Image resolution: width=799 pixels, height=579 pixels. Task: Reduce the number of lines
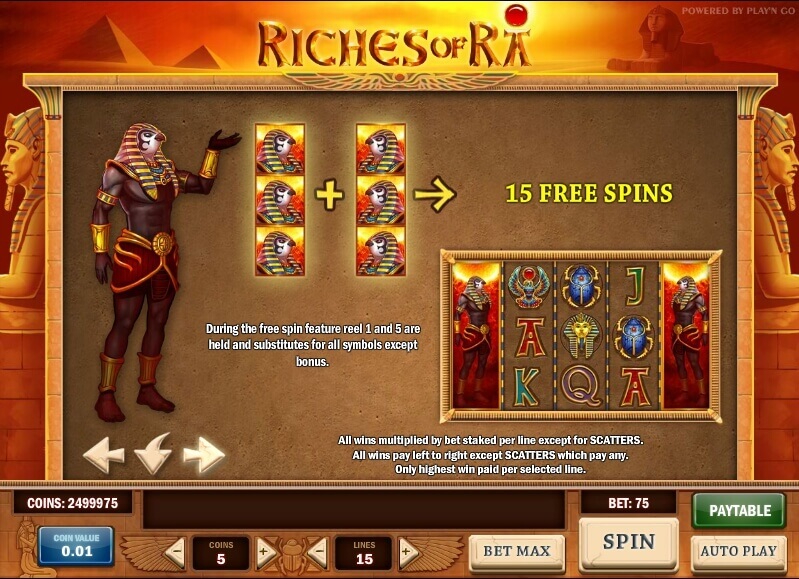coord(318,551)
